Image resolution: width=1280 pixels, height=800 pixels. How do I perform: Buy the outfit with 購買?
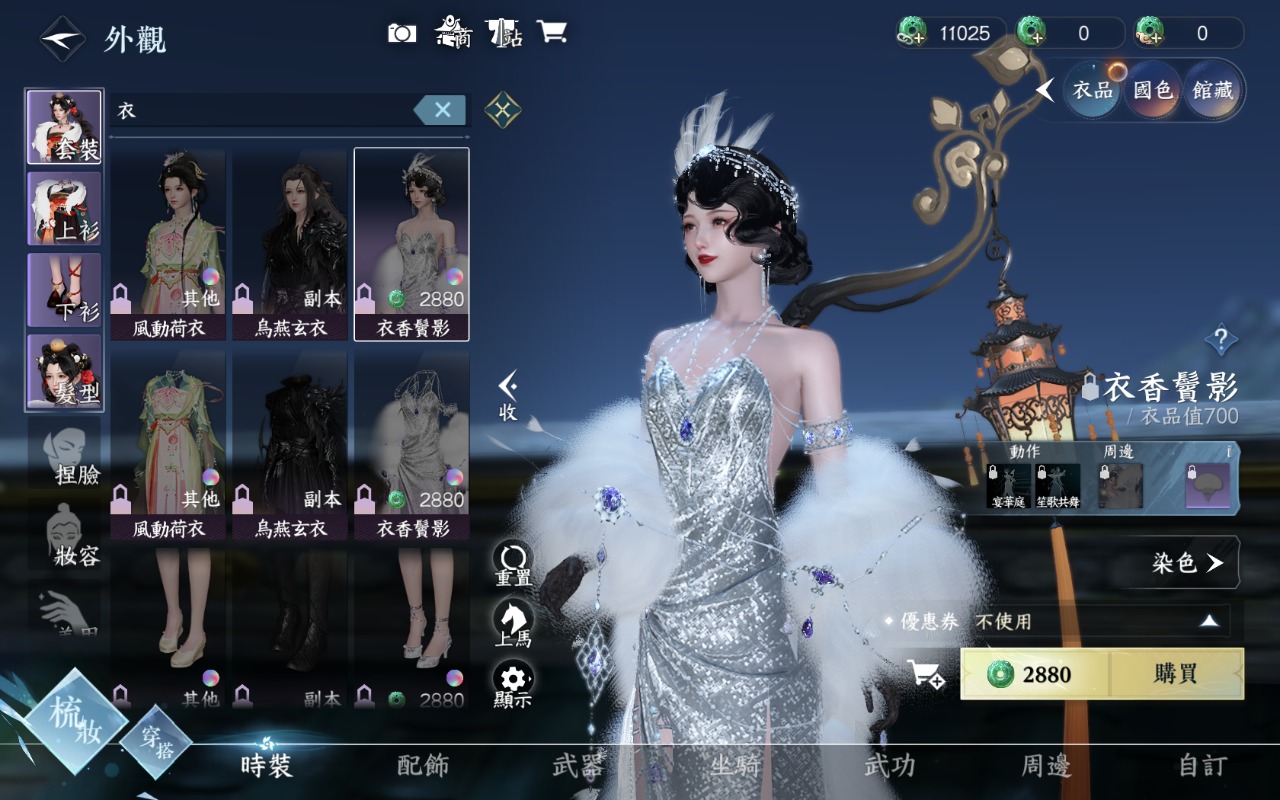[1175, 674]
